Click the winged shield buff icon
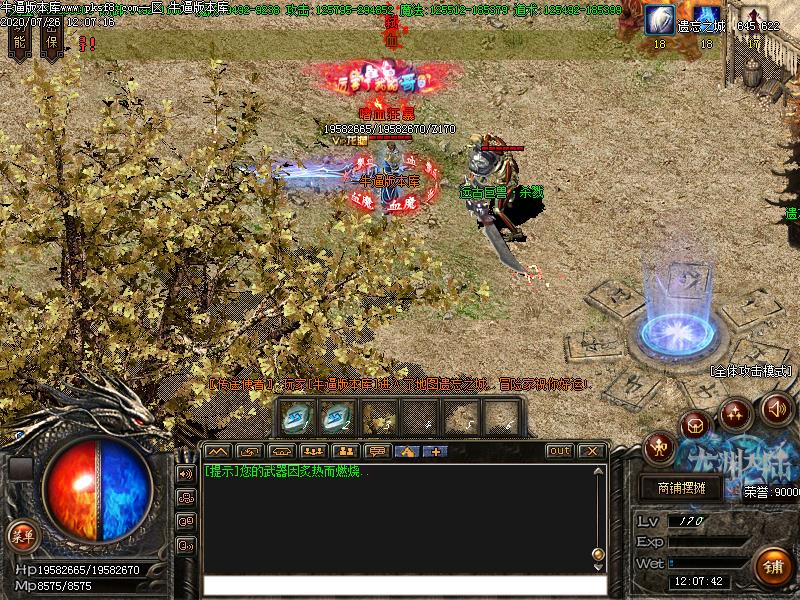Screen dimensions: 800x600 (x=659, y=19)
